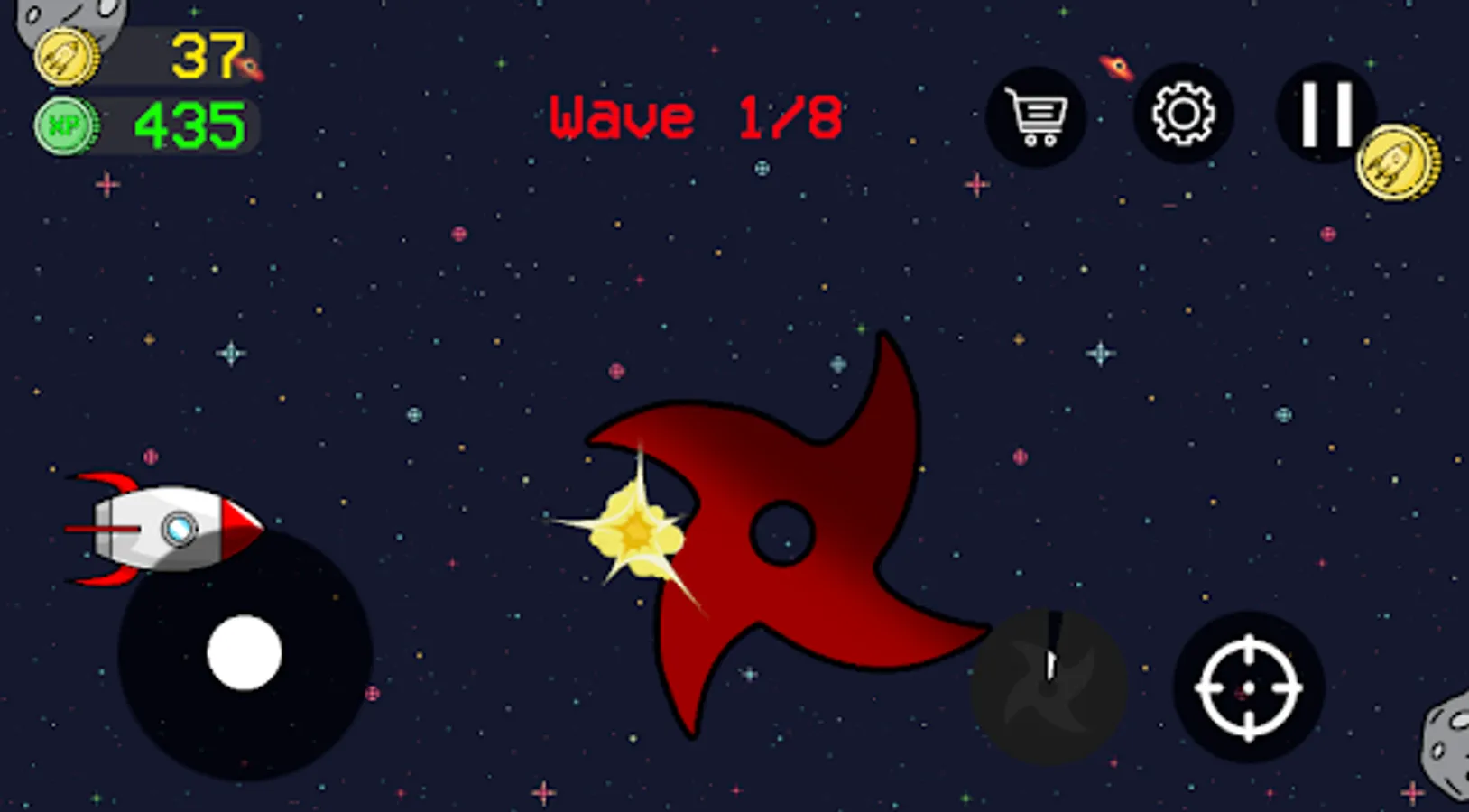This screenshot has width=1469, height=812.
Task: Click the Wave 1/8 label
Action: coord(695,115)
